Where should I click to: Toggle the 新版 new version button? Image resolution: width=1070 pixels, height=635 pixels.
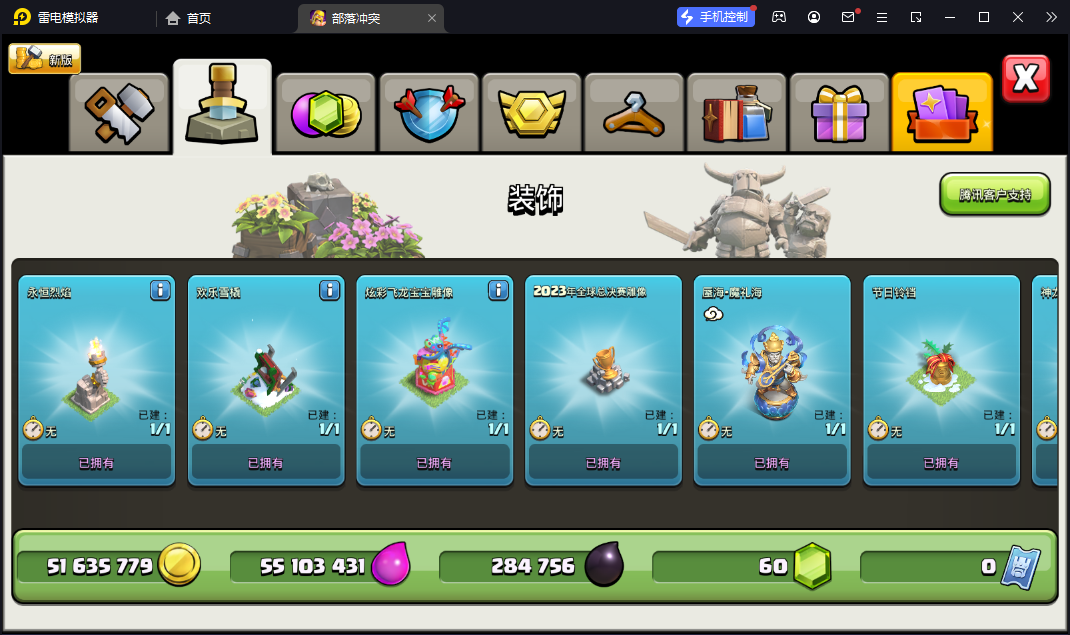point(45,59)
